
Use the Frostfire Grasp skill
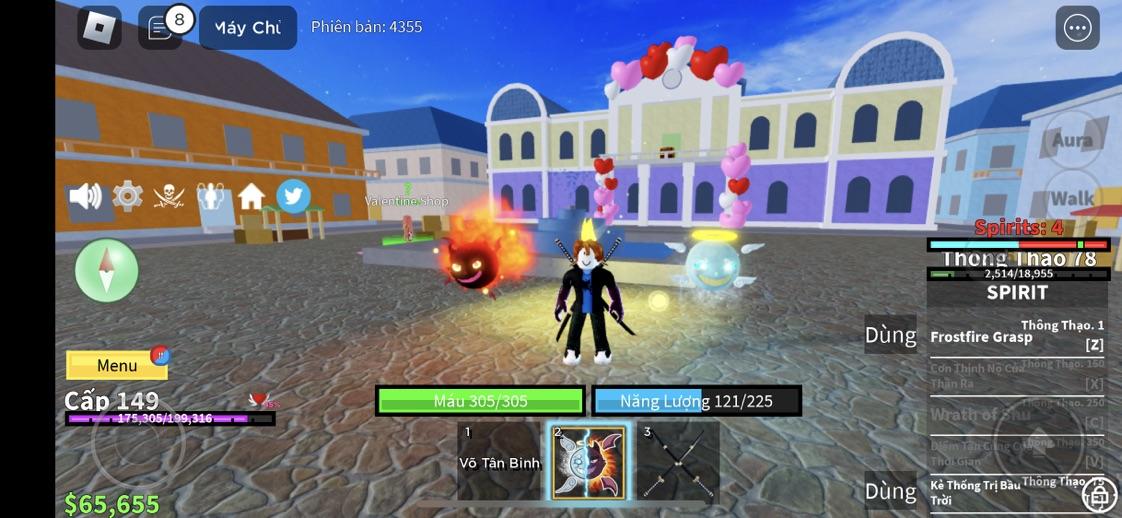(x=1017, y=337)
